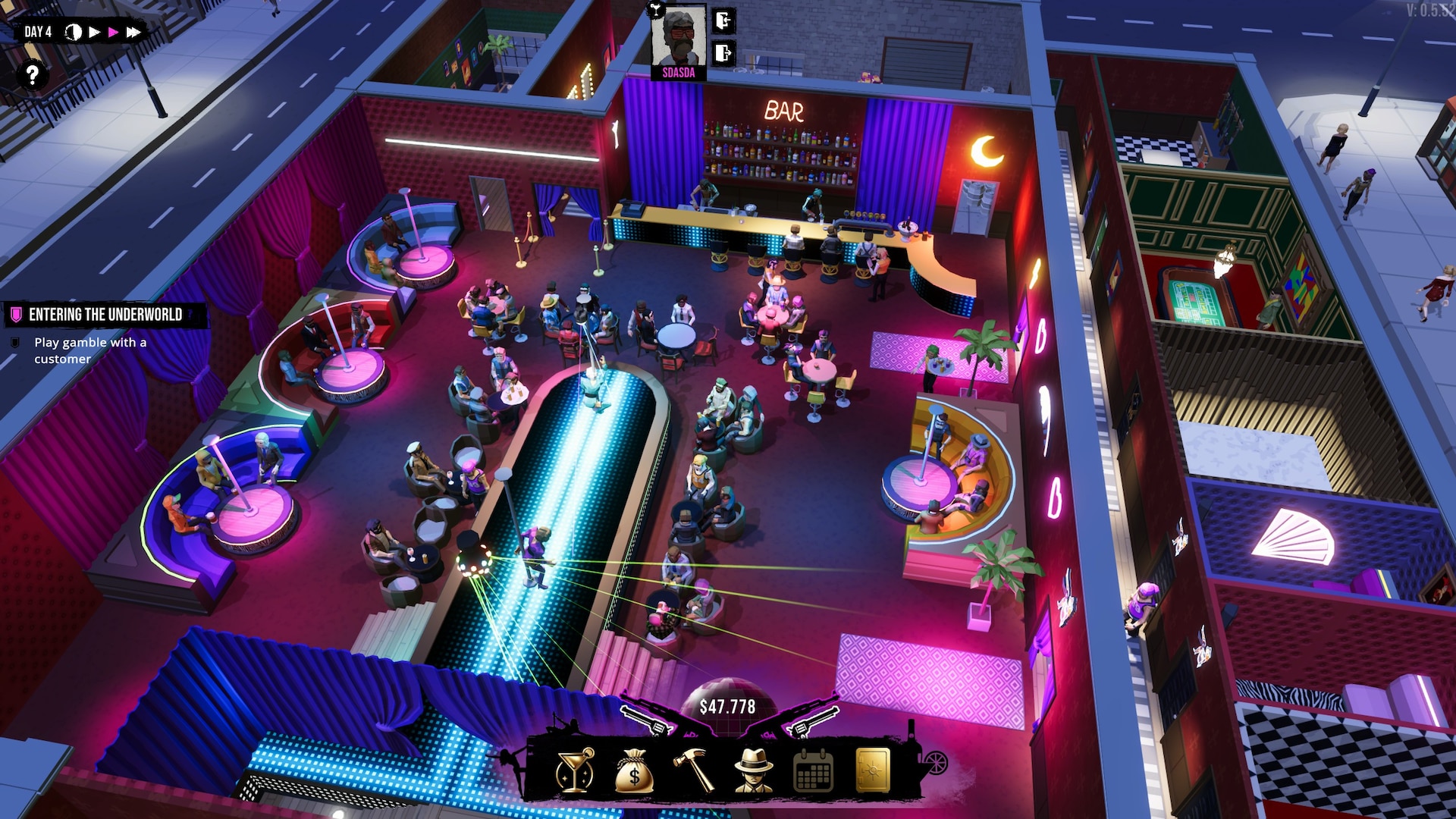The height and width of the screenshot is (819, 1456).
Task: Switch to fastest triple-arrow speed
Action: [133, 32]
